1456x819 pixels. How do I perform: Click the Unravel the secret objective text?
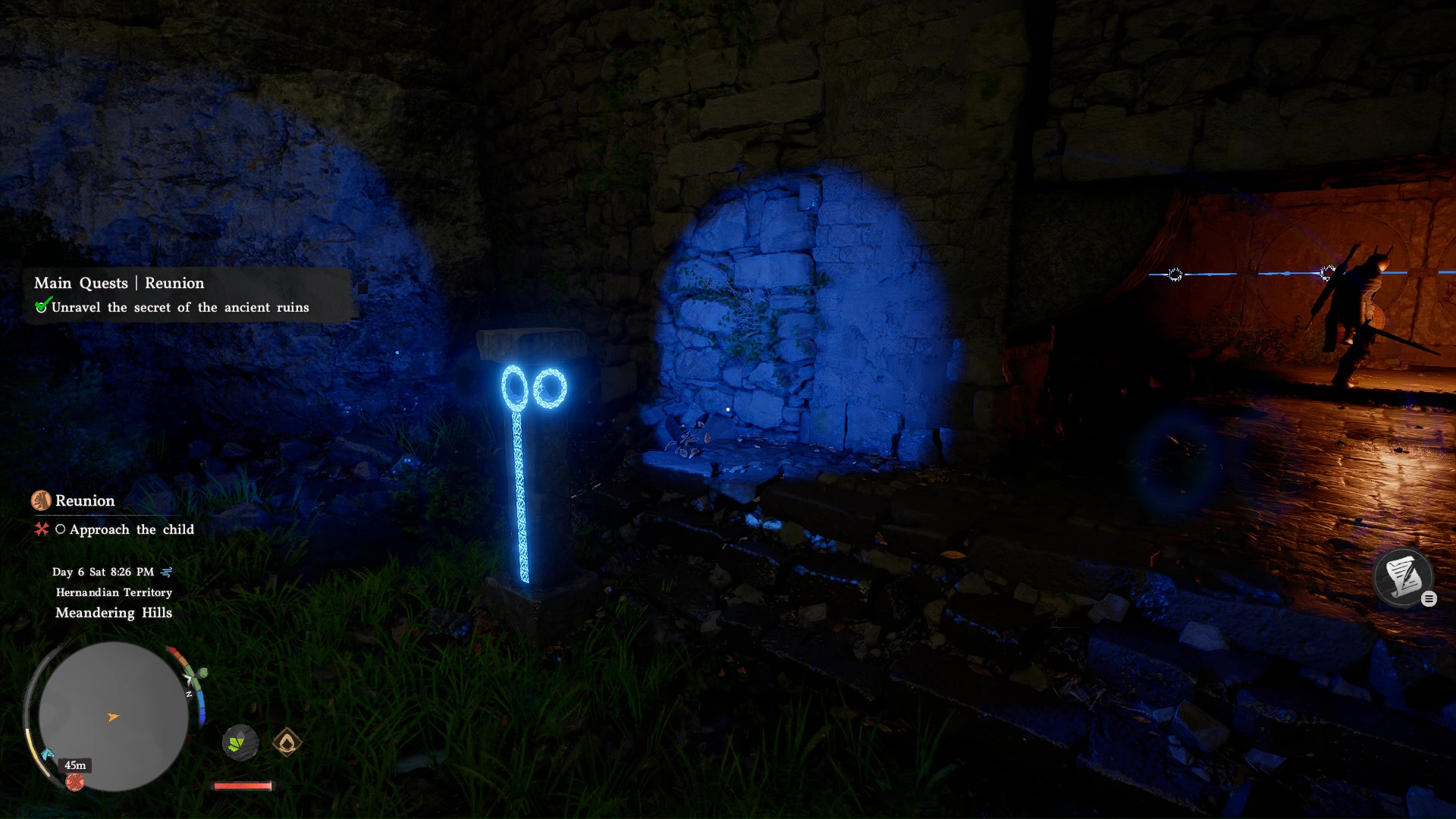[x=180, y=307]
